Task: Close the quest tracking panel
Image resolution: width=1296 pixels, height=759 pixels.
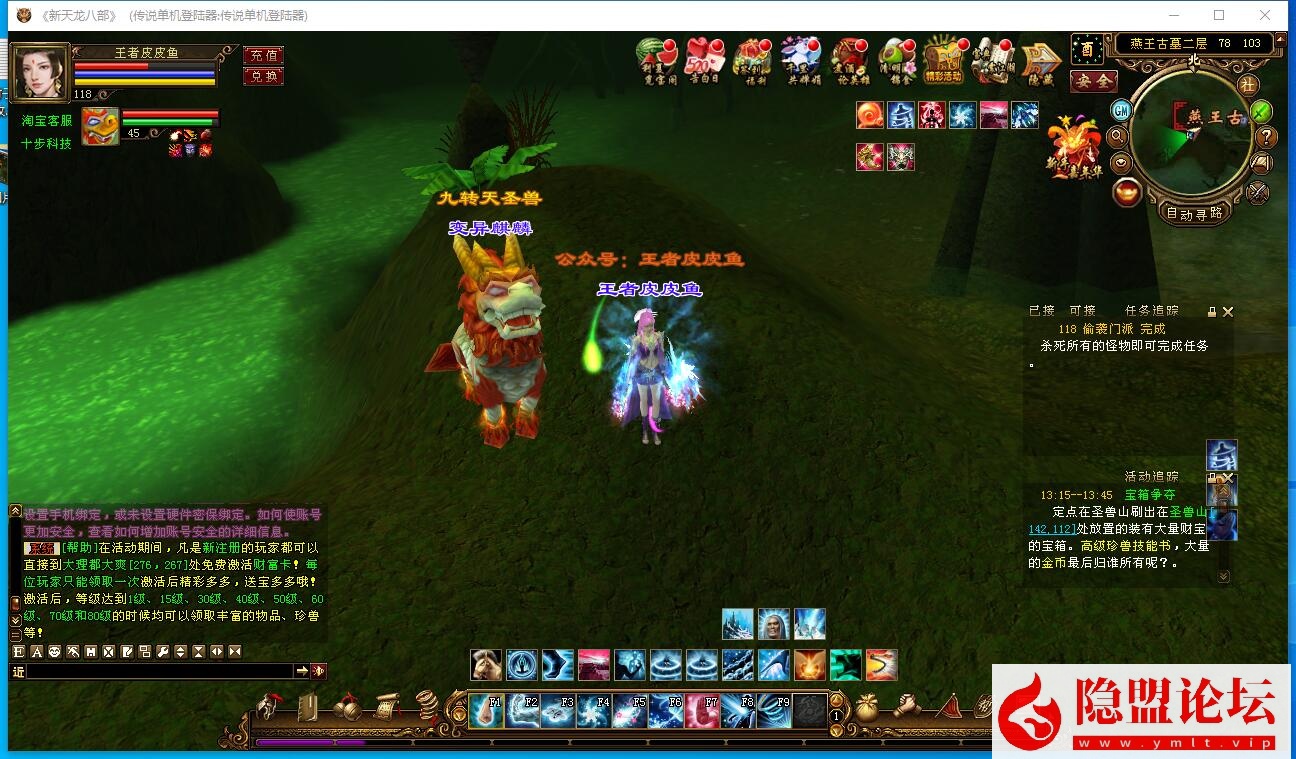Action: coord(1228,312)
